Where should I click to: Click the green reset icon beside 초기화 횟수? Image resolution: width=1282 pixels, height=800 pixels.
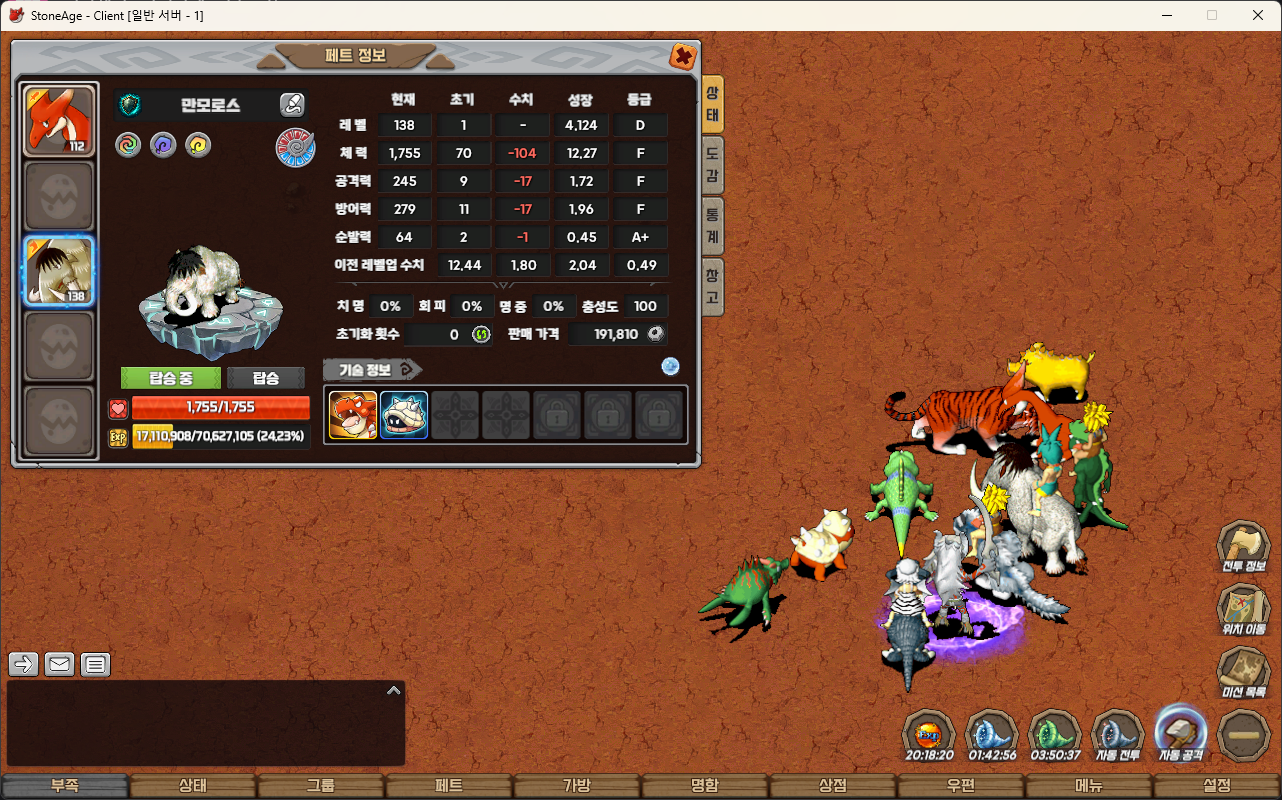pyautogui.click(x=481, y=334)
